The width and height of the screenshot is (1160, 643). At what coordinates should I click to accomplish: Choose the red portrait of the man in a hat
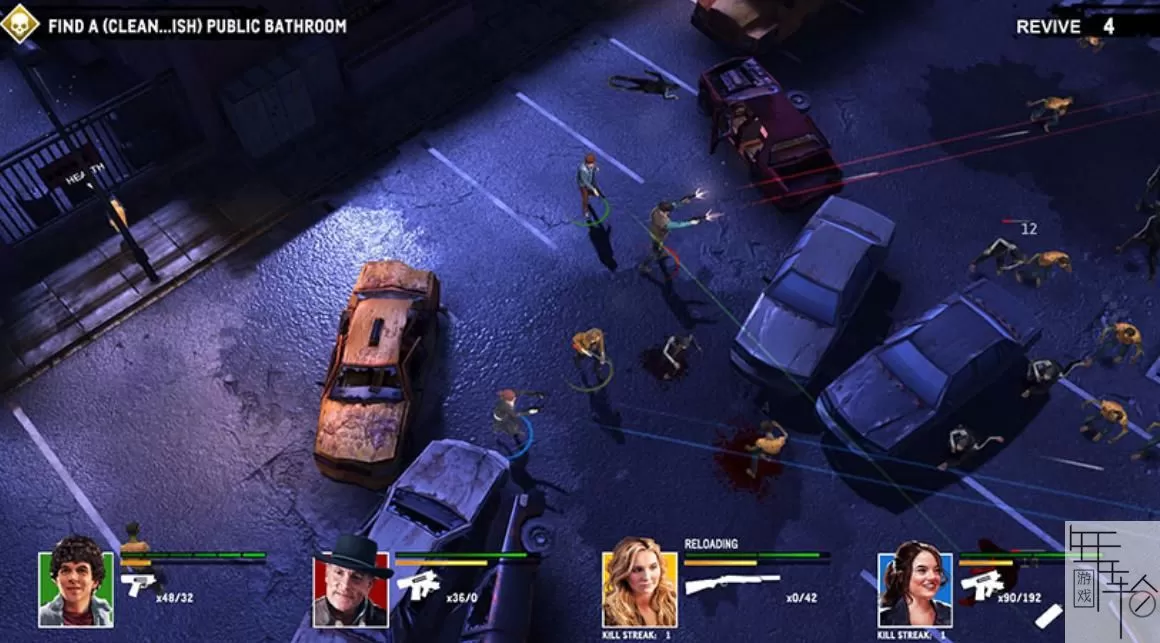point(350,589)
